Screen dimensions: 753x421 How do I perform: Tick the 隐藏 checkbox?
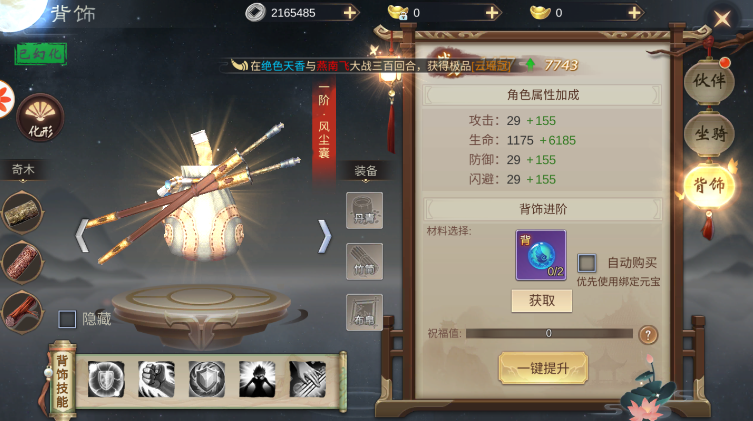pos(67,319)
